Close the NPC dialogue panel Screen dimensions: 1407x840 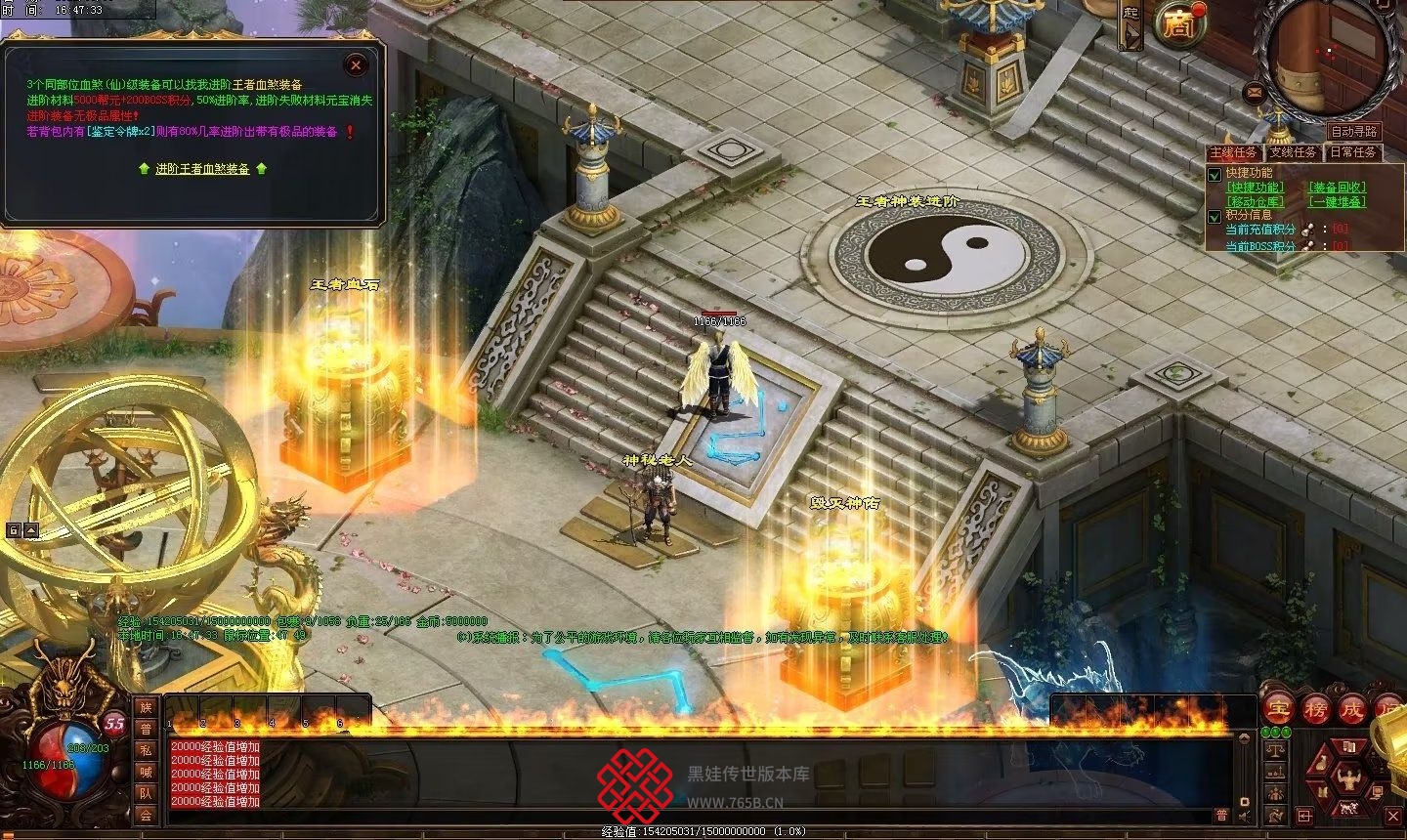coord(356,65)
